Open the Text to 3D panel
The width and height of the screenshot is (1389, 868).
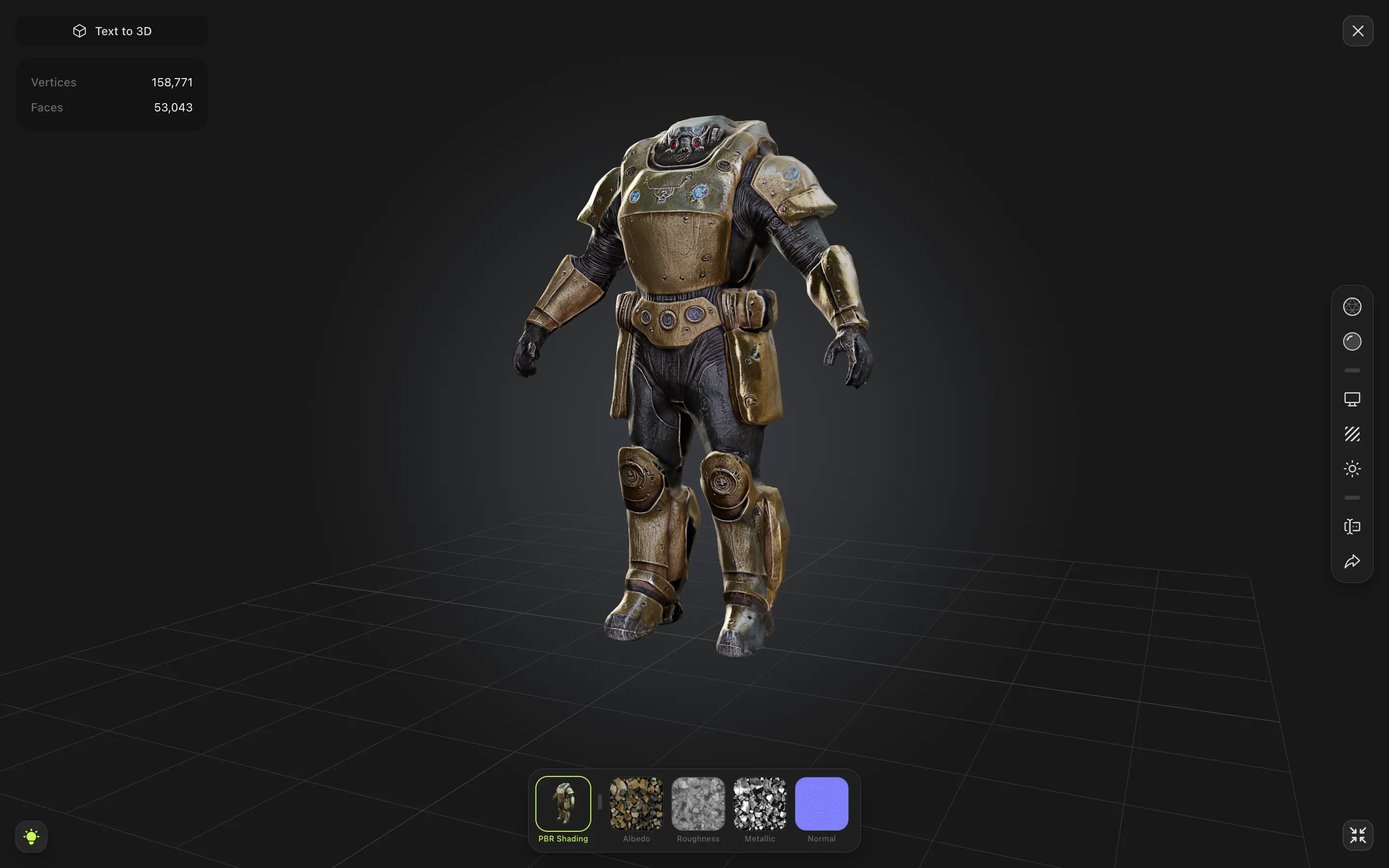(x=111, y=30)
